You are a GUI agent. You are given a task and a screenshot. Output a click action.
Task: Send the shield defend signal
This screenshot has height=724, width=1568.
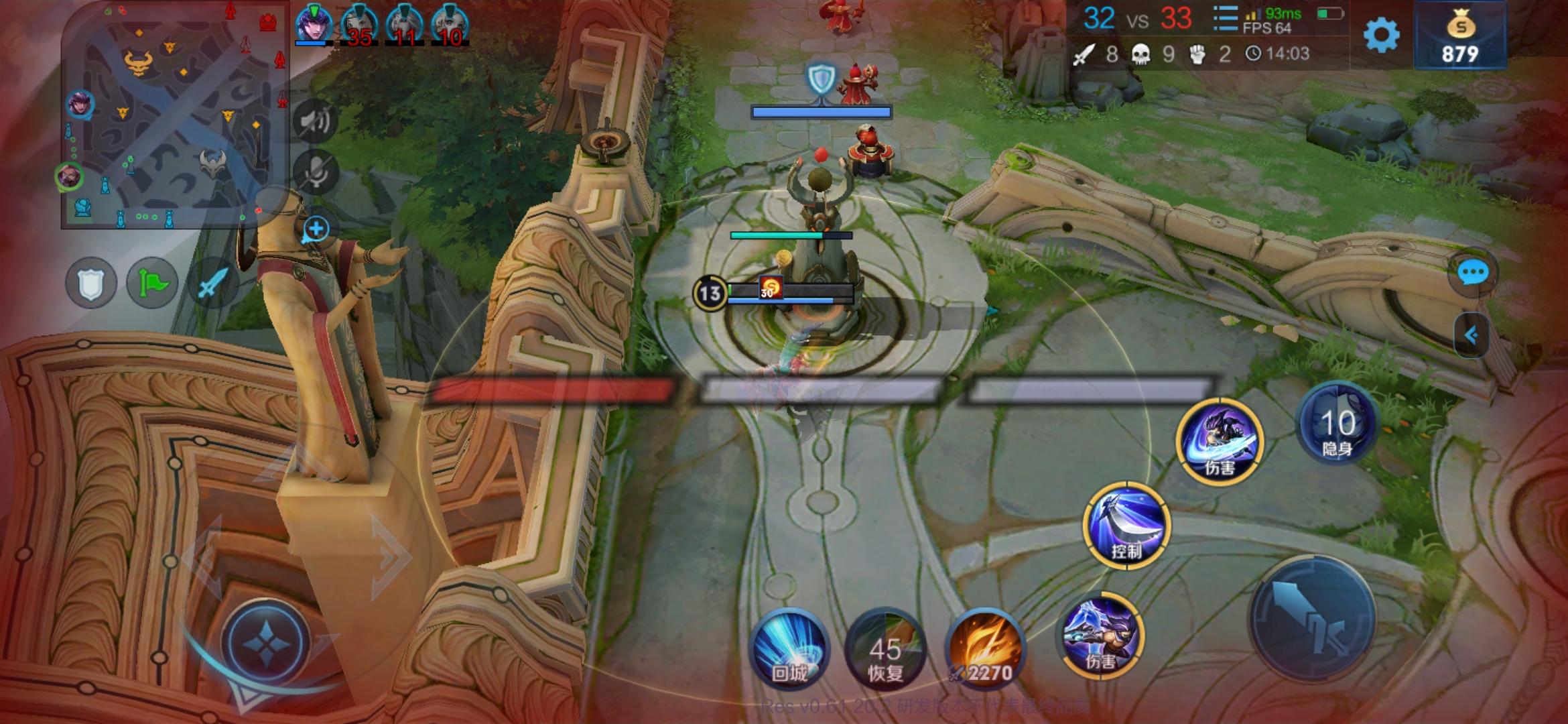click(92, 282)
